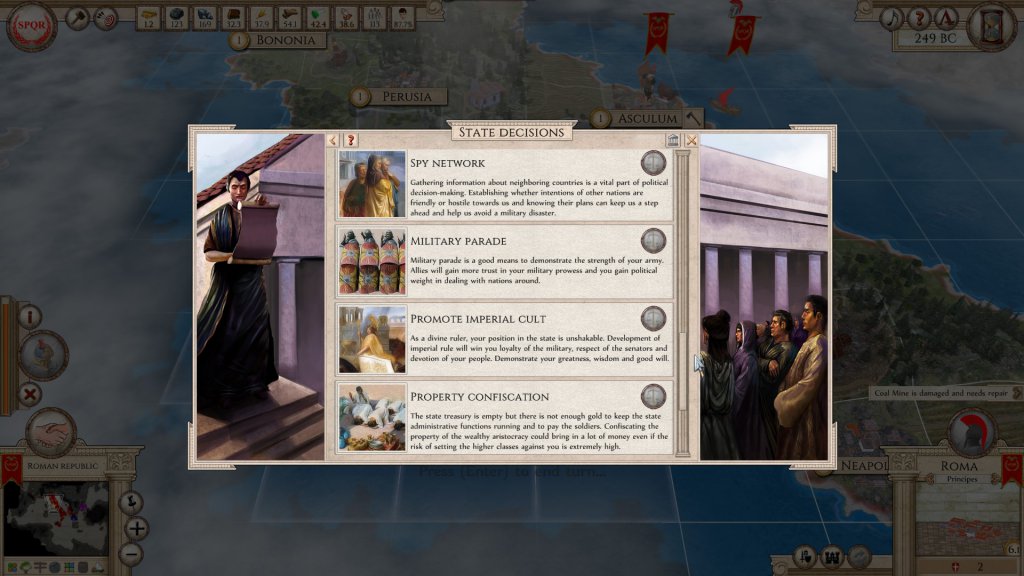Zoom out the minimap with minus button
The height and width of the screenshot is (576, 1024).
point(131,553)
